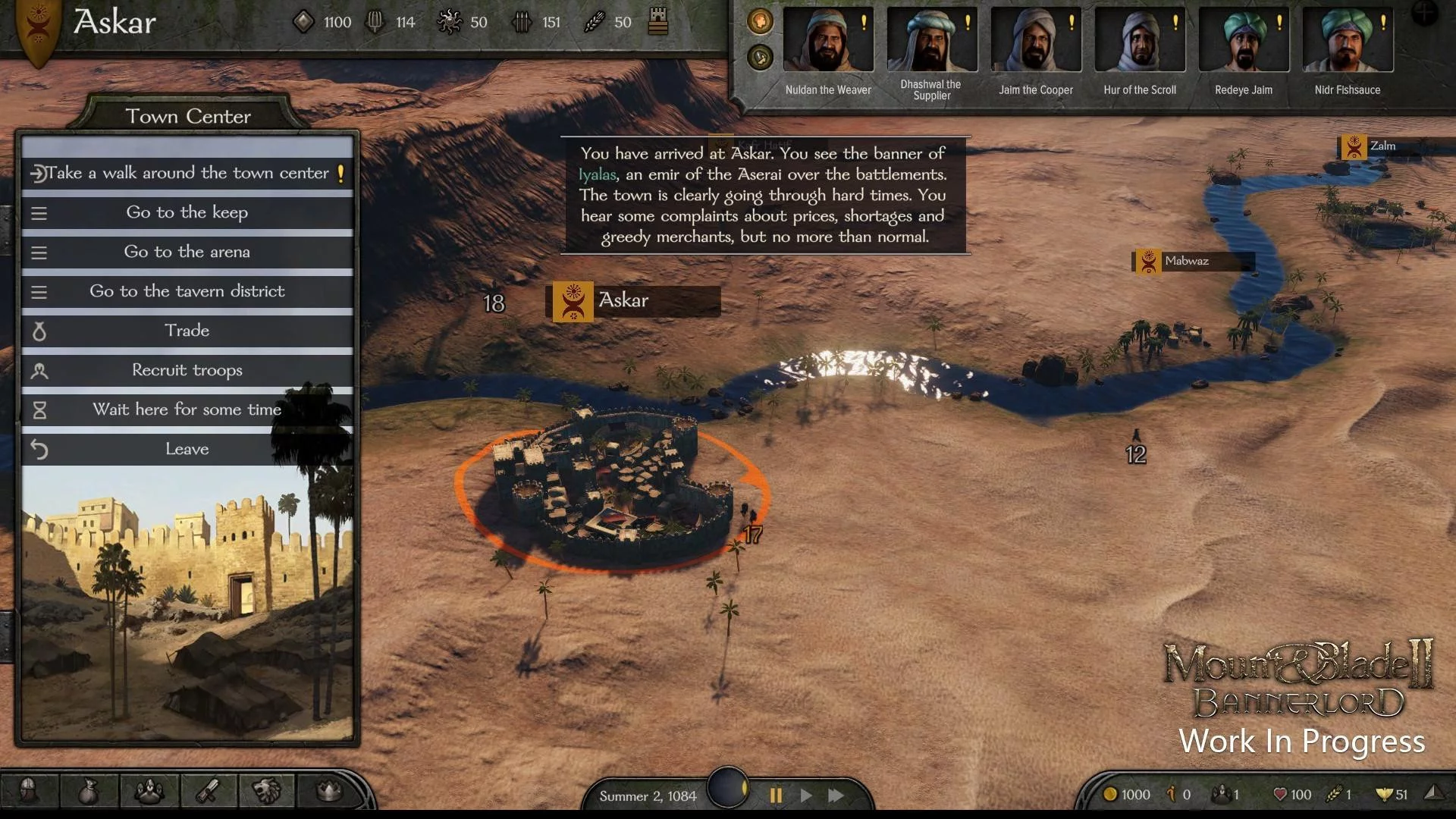Click the fast-forward time button
The image size is (1456, 819).
coord(836,795)
